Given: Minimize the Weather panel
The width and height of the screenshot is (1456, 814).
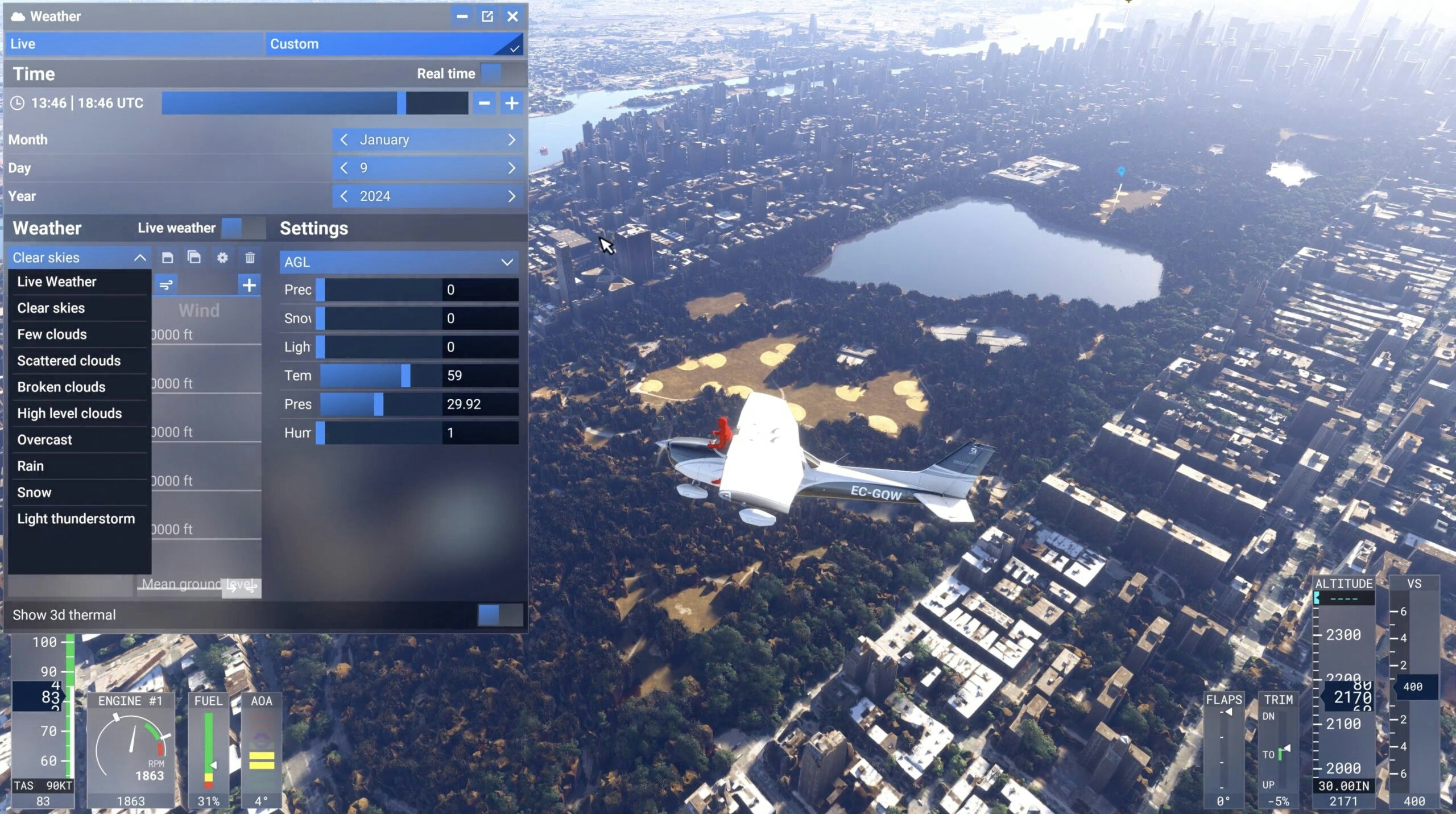Looking at the screenshot, I should 462,16.
